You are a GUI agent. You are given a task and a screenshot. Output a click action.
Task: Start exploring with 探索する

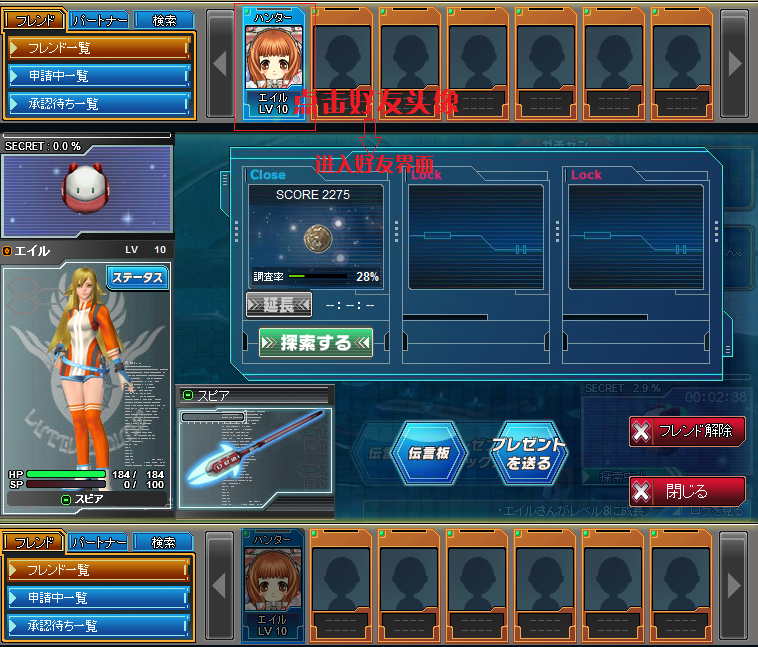click(315, 342)
